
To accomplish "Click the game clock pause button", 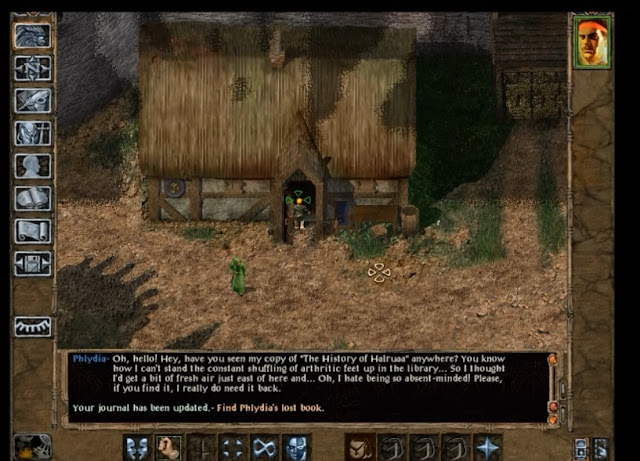I will click(33, 446).
